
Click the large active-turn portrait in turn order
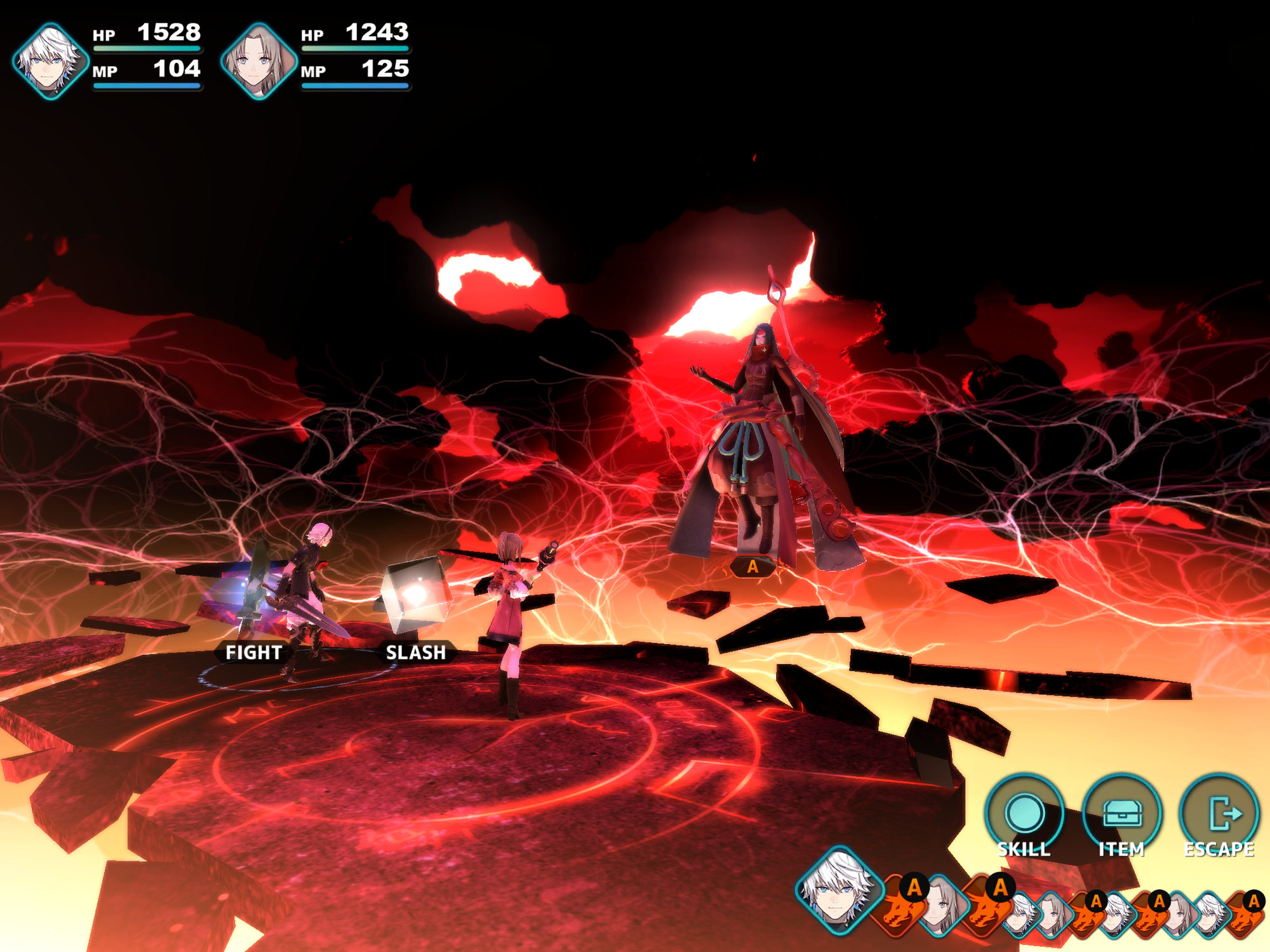tap(839, 891)
